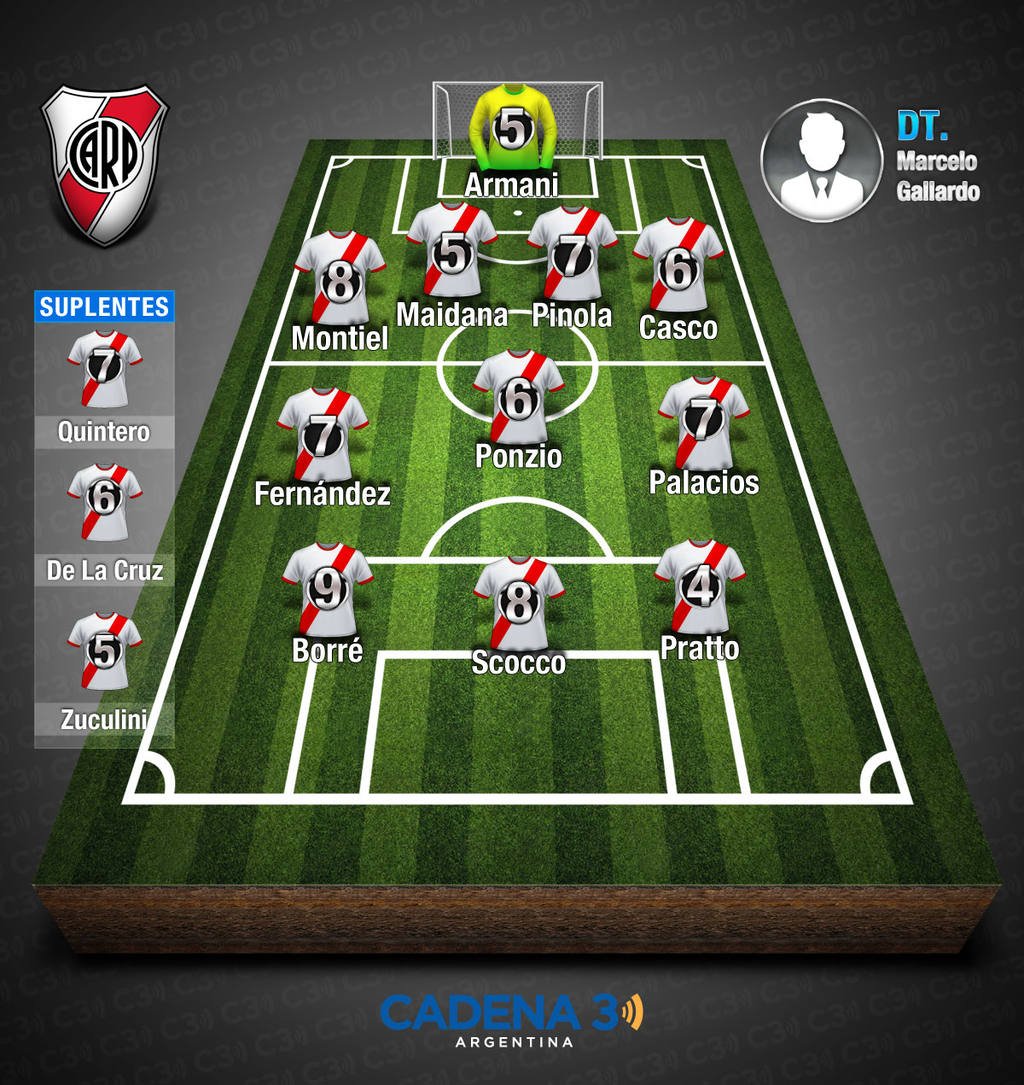Select striker Borré's jersey

pos(327,590)
